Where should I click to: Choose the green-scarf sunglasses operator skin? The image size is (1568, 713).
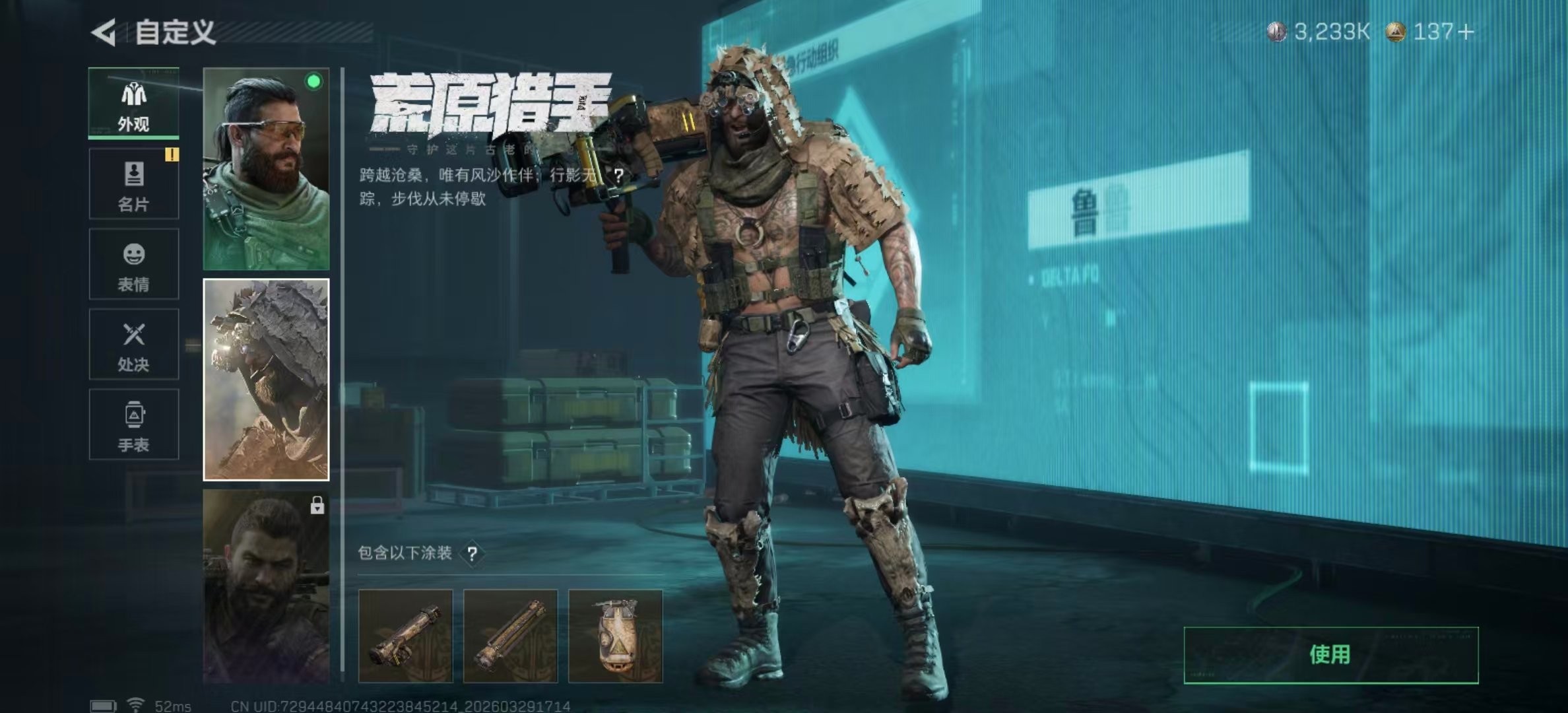(x=266, y=169)
